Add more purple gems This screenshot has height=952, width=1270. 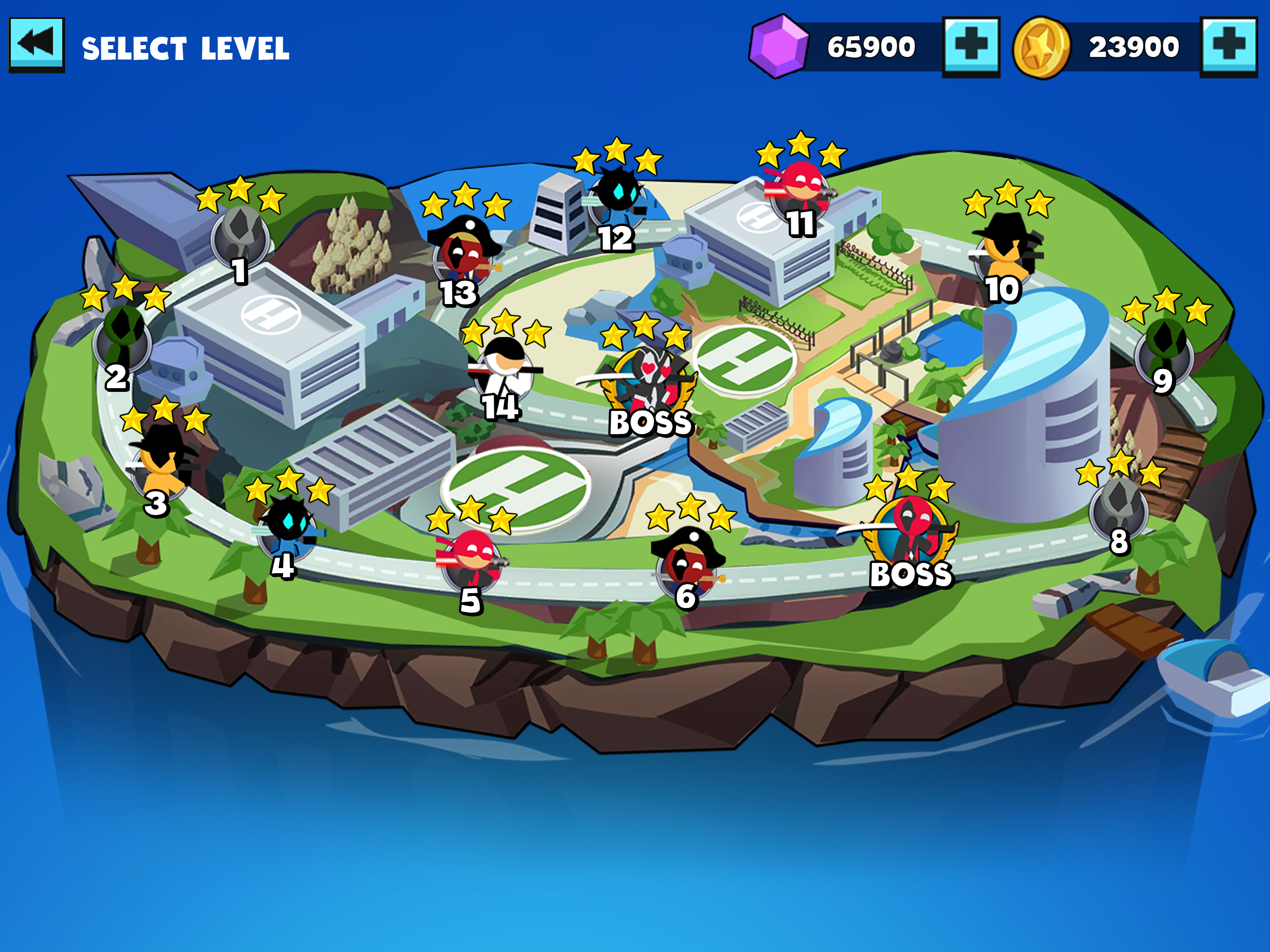tap(971, 46)
